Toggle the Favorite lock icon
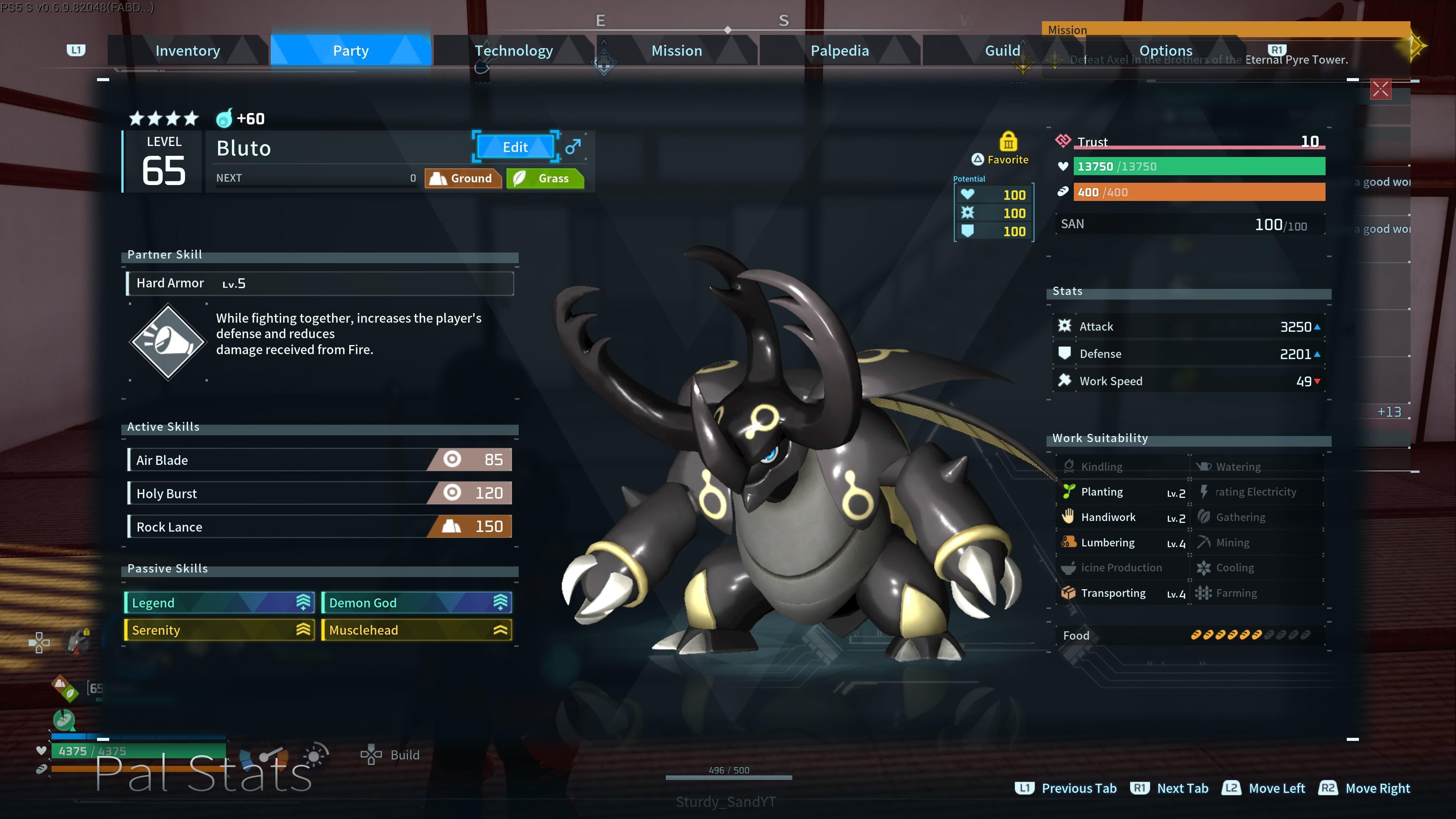 pyautogui.click(x=1008, y=141)
